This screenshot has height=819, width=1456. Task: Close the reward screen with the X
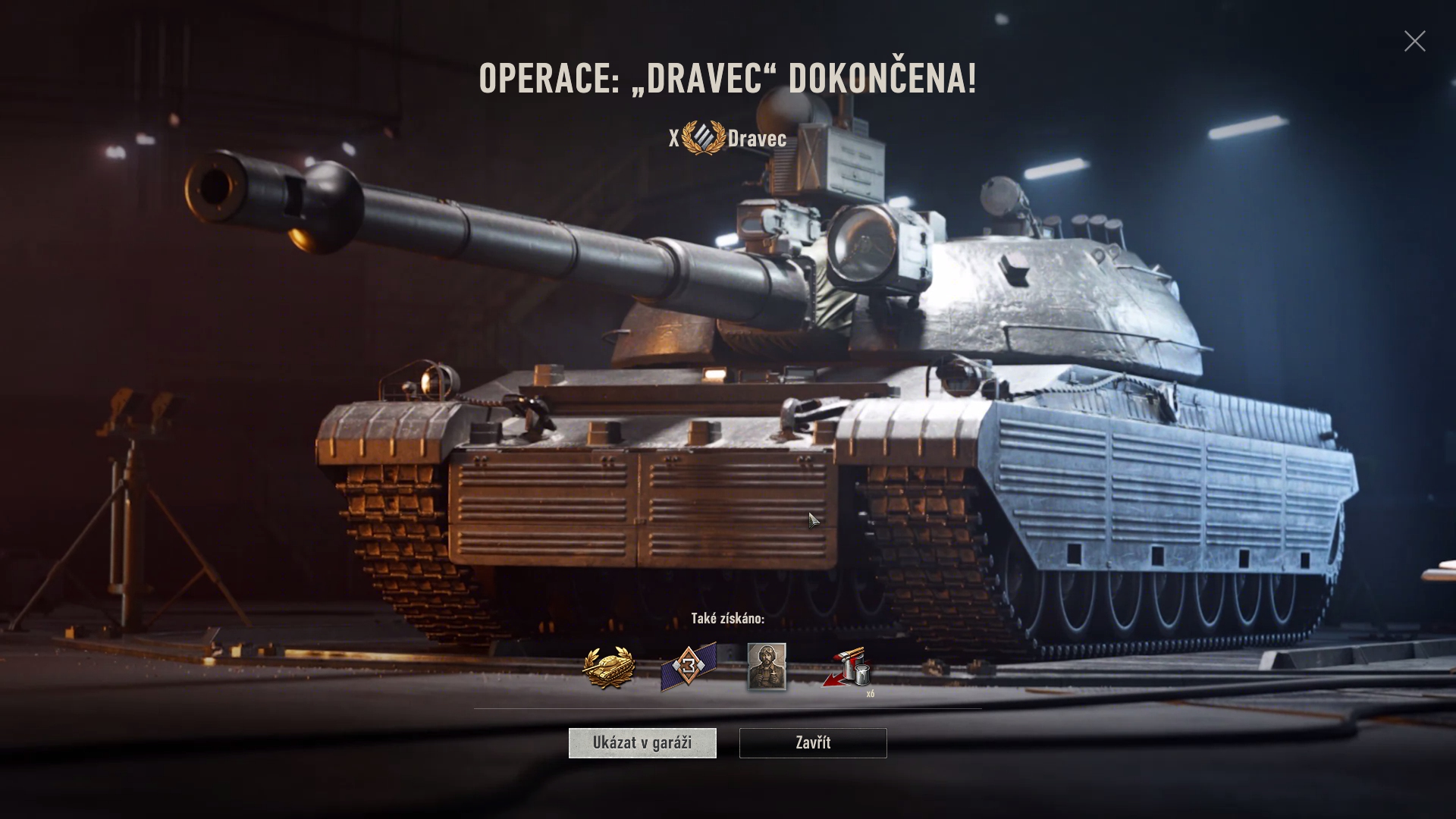coord(1414,41)
